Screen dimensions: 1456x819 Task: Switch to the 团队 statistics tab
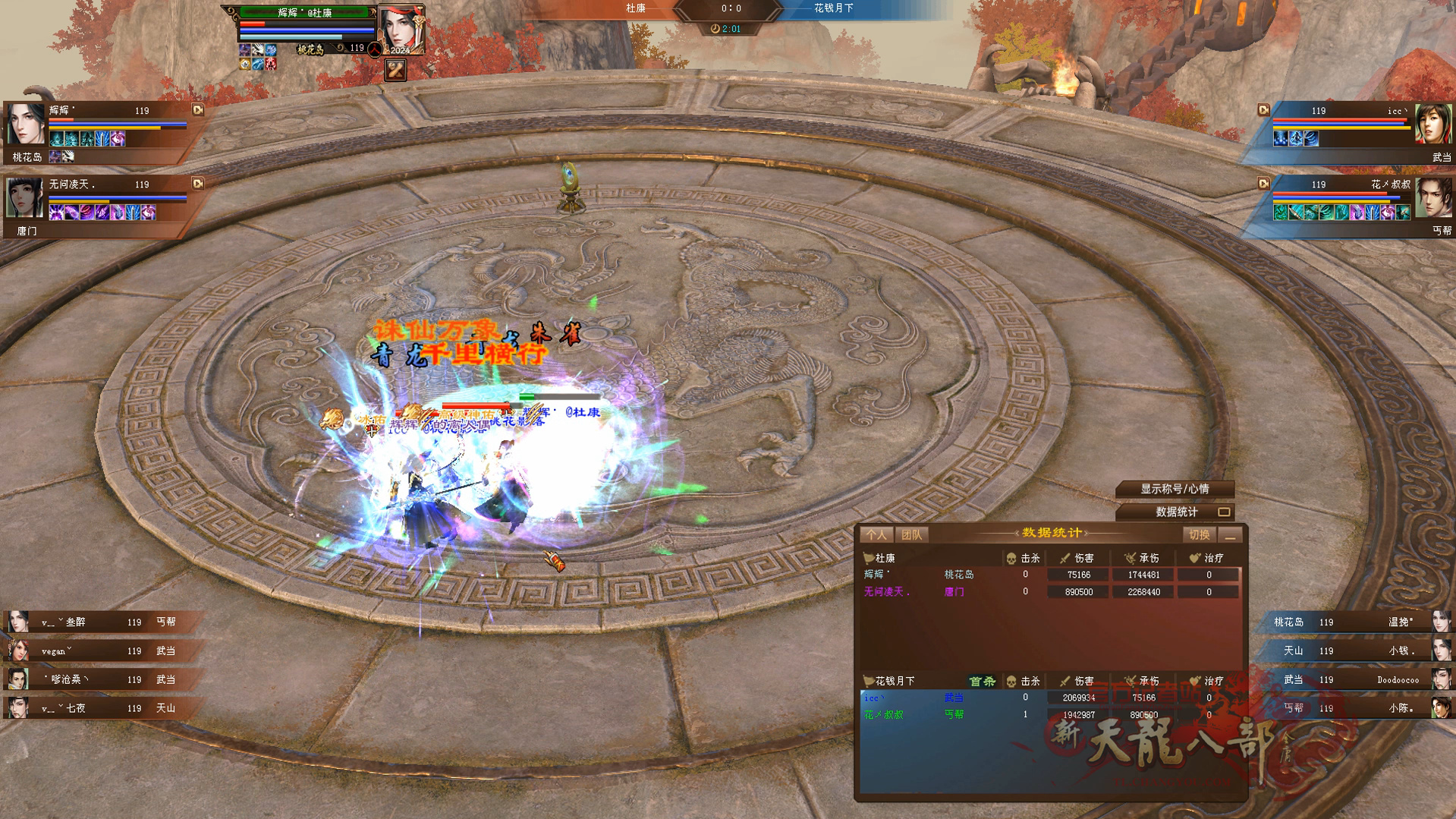coord(911,535)
